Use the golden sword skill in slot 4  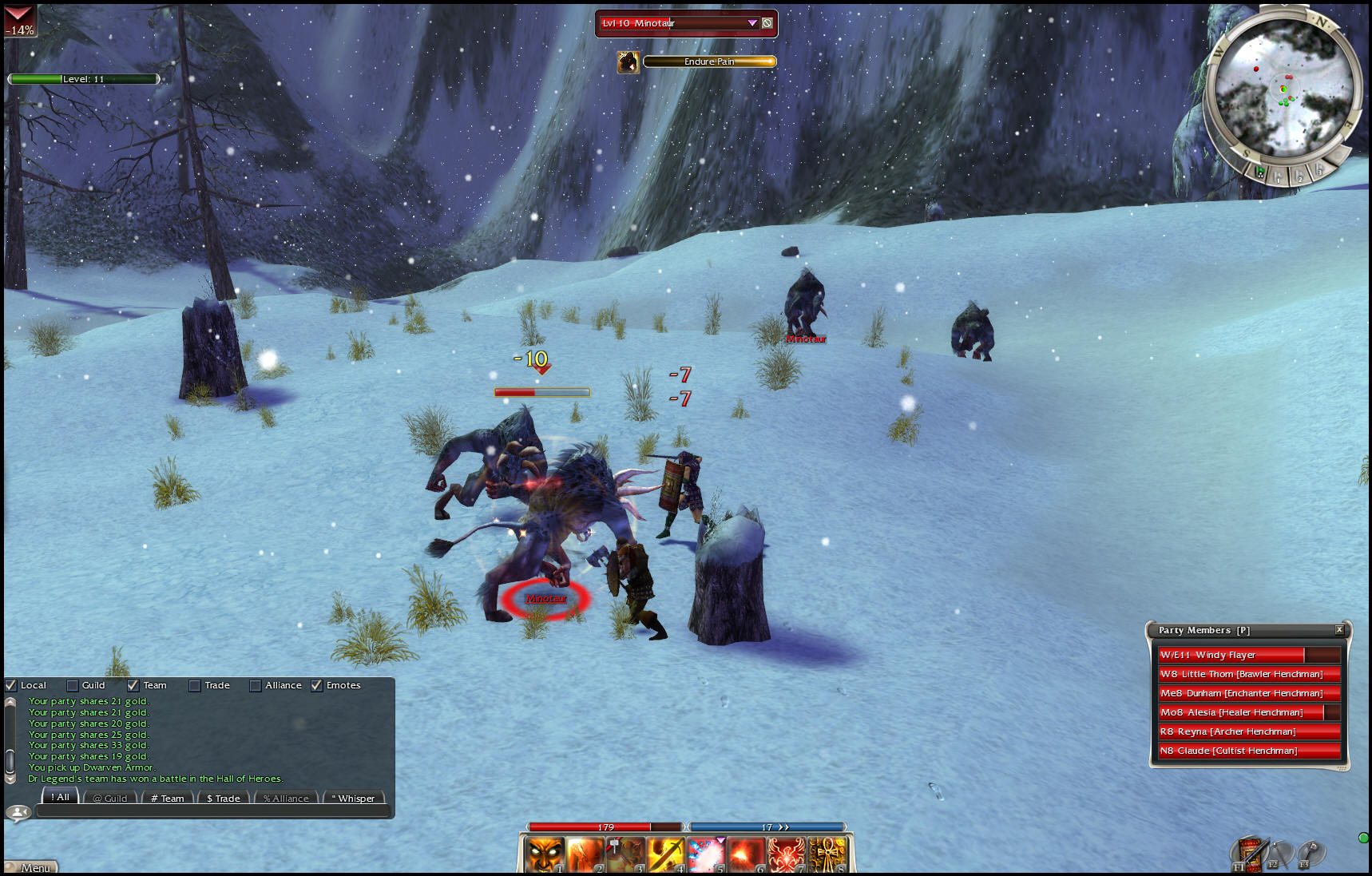point(665,854)
